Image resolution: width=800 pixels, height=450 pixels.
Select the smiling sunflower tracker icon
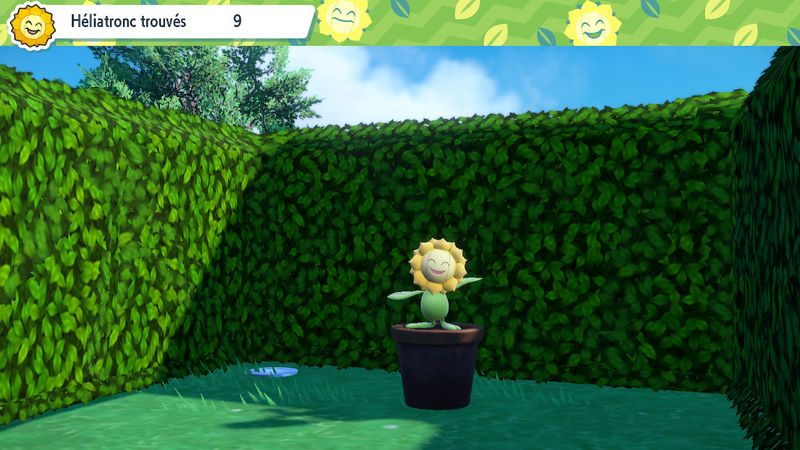(32, 25)
